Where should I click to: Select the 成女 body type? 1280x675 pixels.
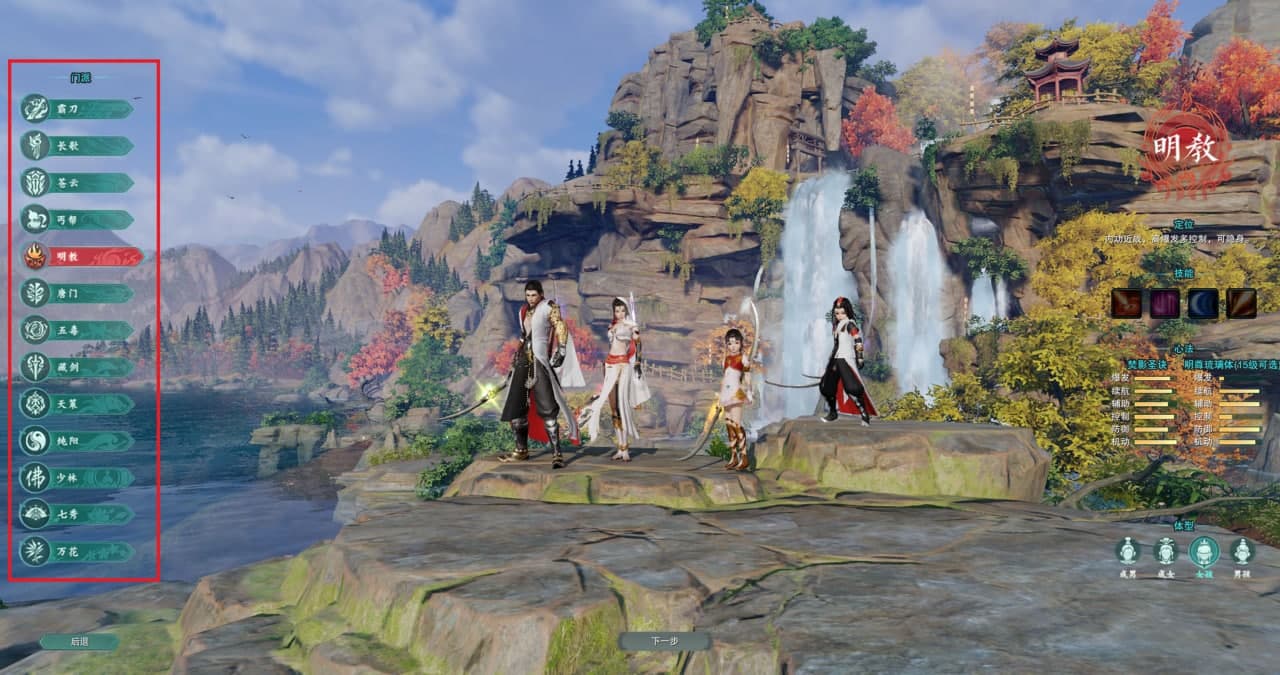click(x=1165, y=552)
